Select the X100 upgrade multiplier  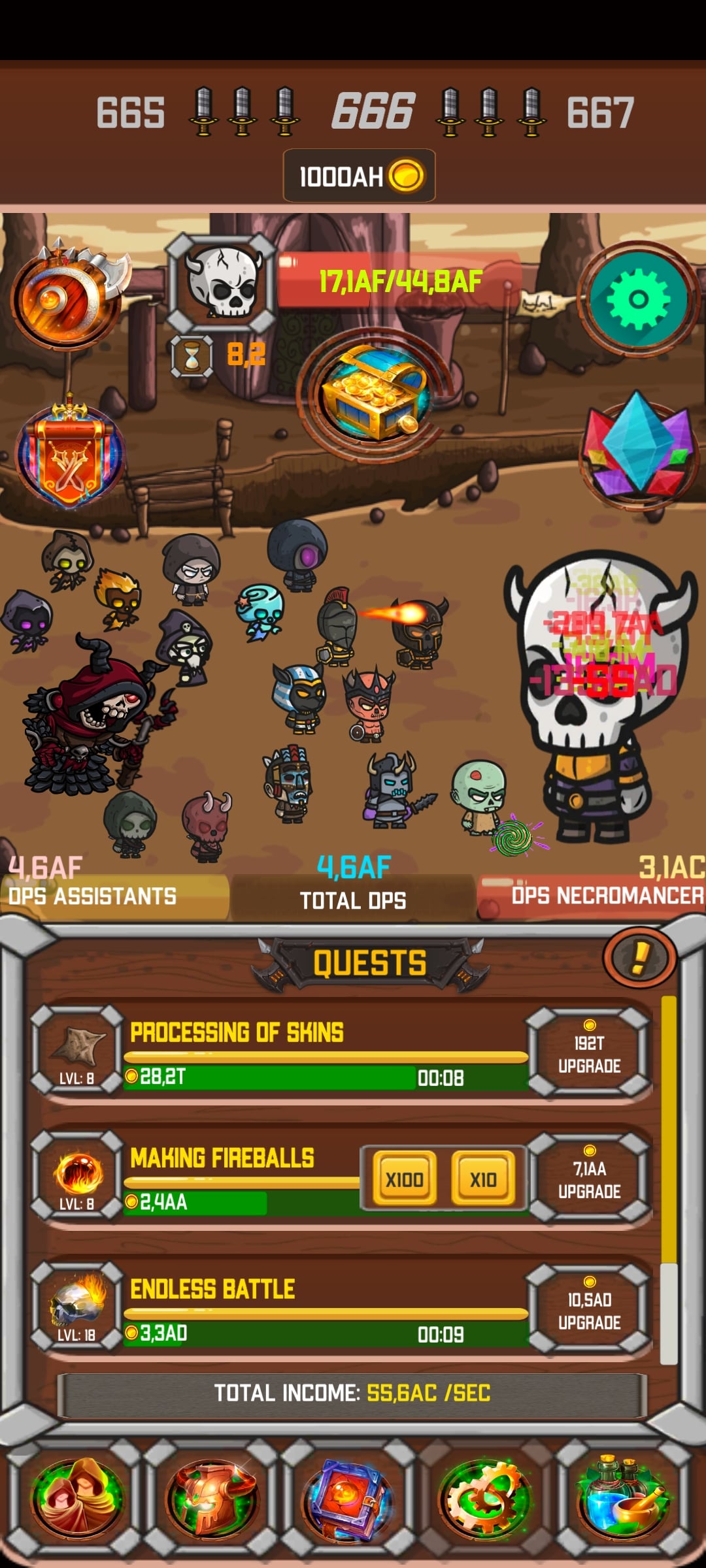click(404, 1179)
